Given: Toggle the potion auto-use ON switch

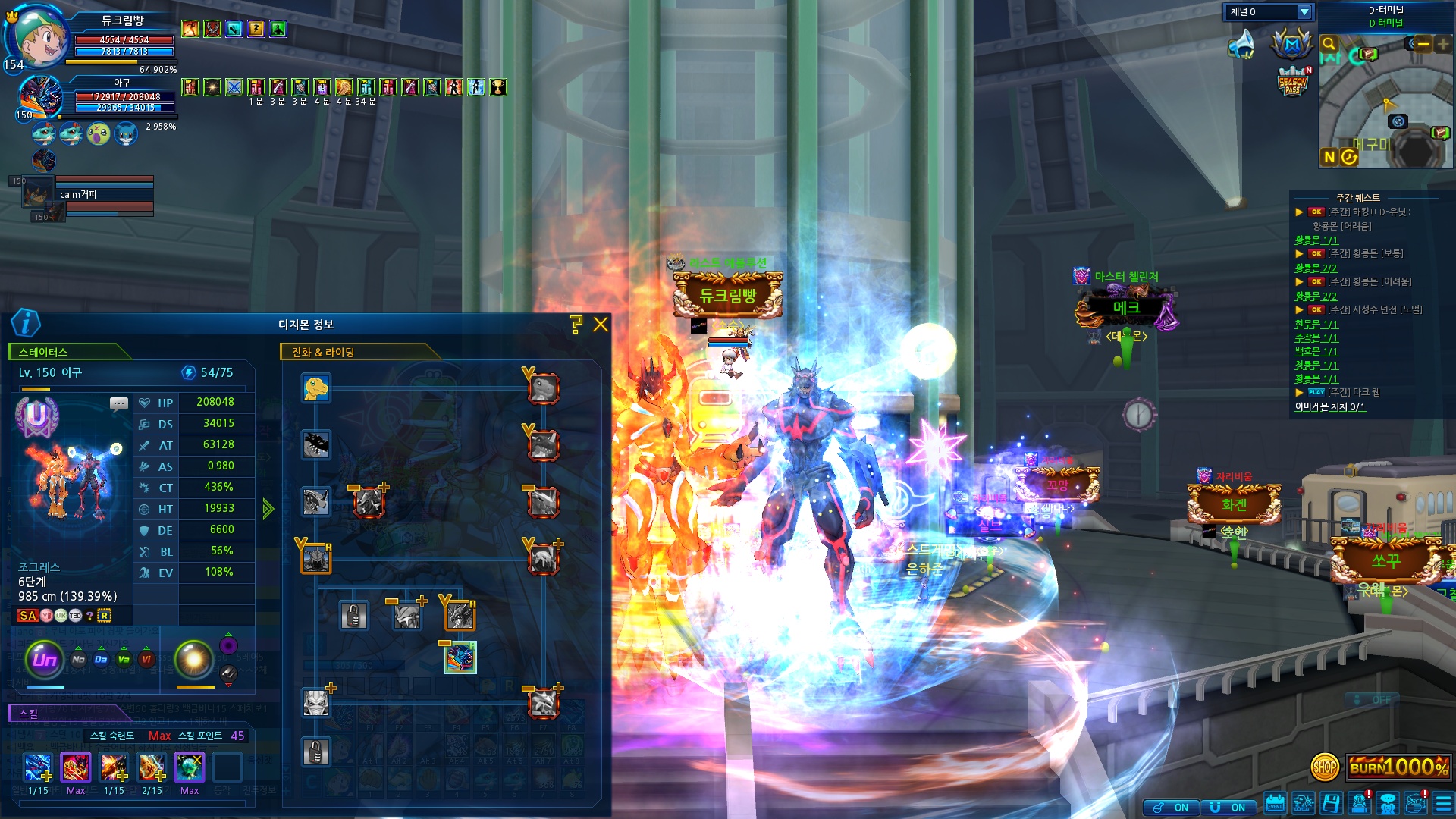Looking at the screenshot, I should pyautogui.click(x=1172, y=808).
